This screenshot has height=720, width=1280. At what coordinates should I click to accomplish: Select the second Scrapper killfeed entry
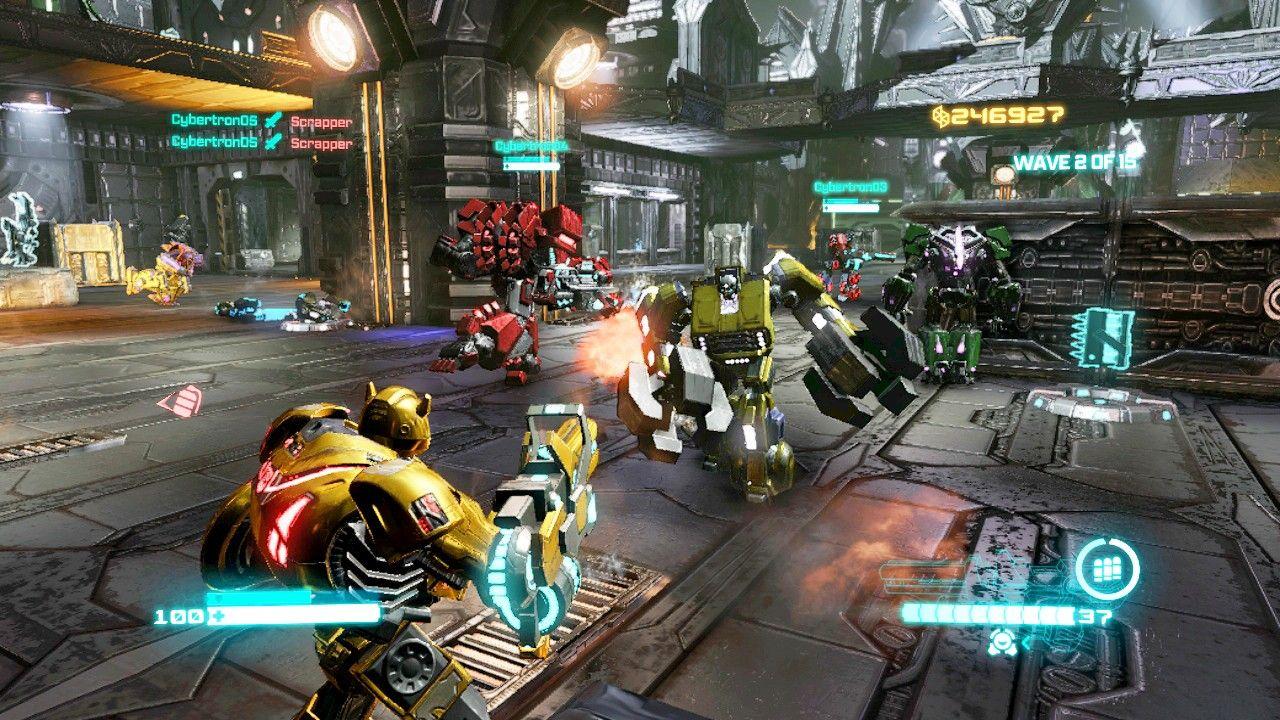[323, 142]
